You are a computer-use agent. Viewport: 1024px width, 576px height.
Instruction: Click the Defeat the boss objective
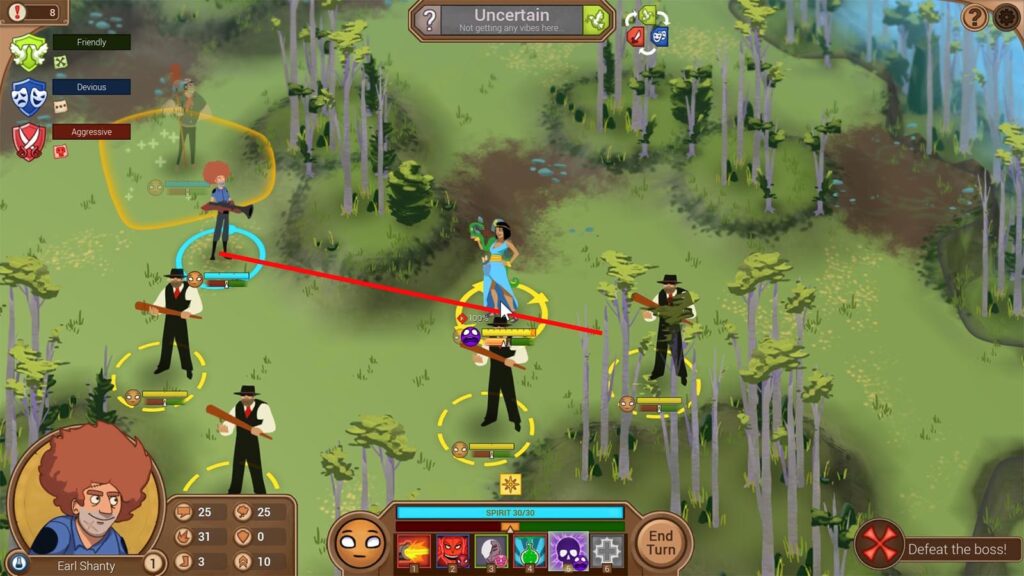938,548
